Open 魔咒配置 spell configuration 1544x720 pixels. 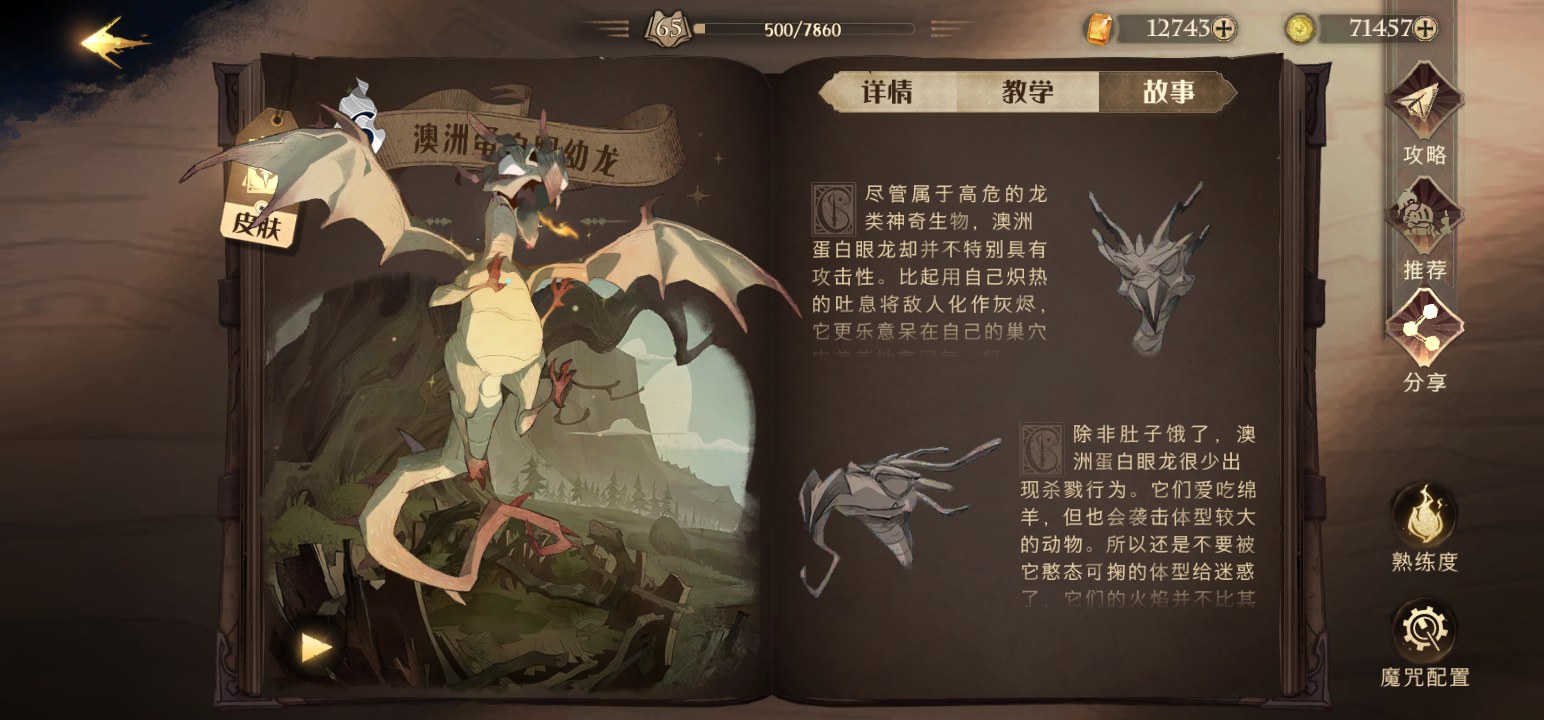tap(1424, 630)
